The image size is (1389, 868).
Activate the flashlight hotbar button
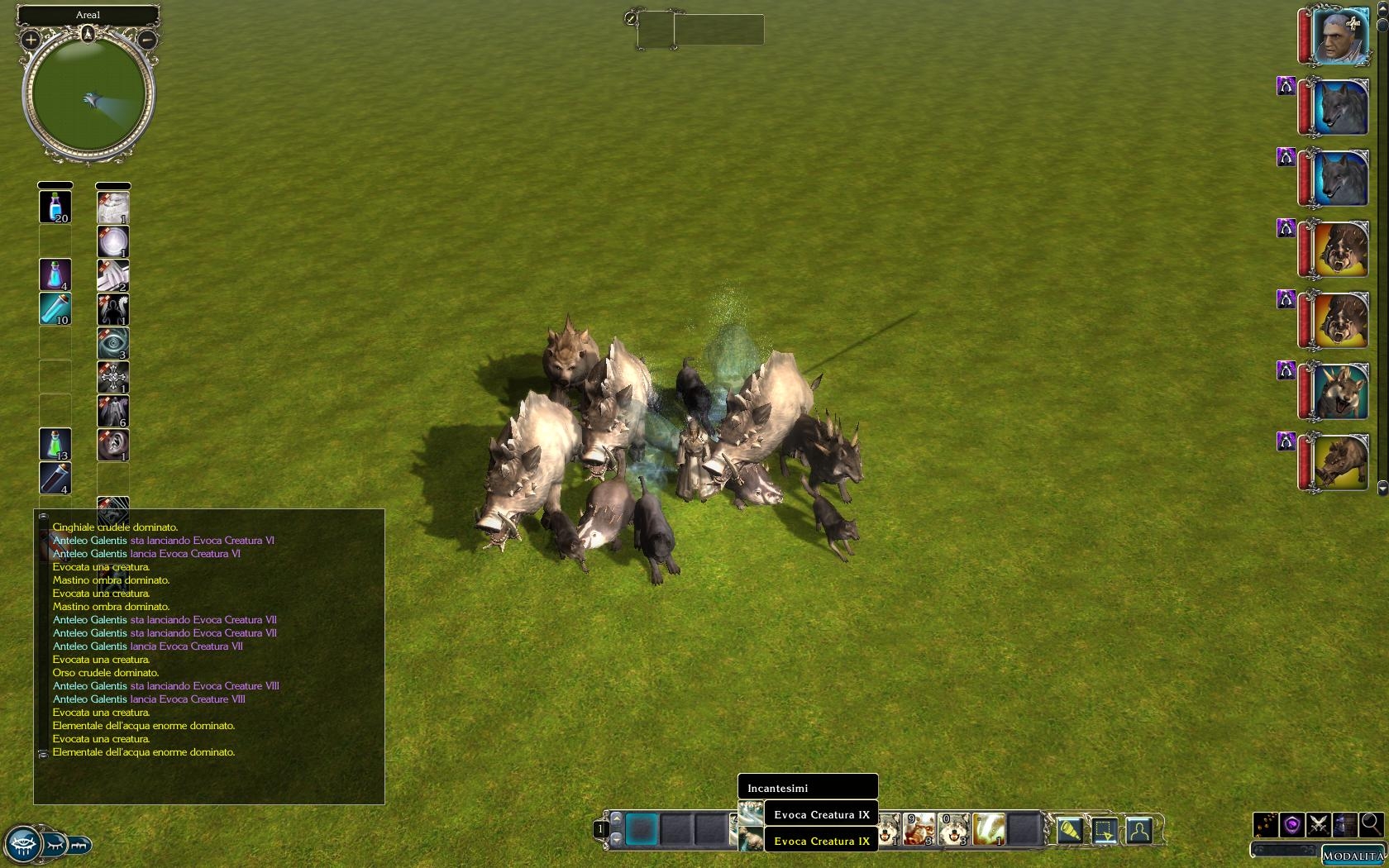coord(1069,829)
